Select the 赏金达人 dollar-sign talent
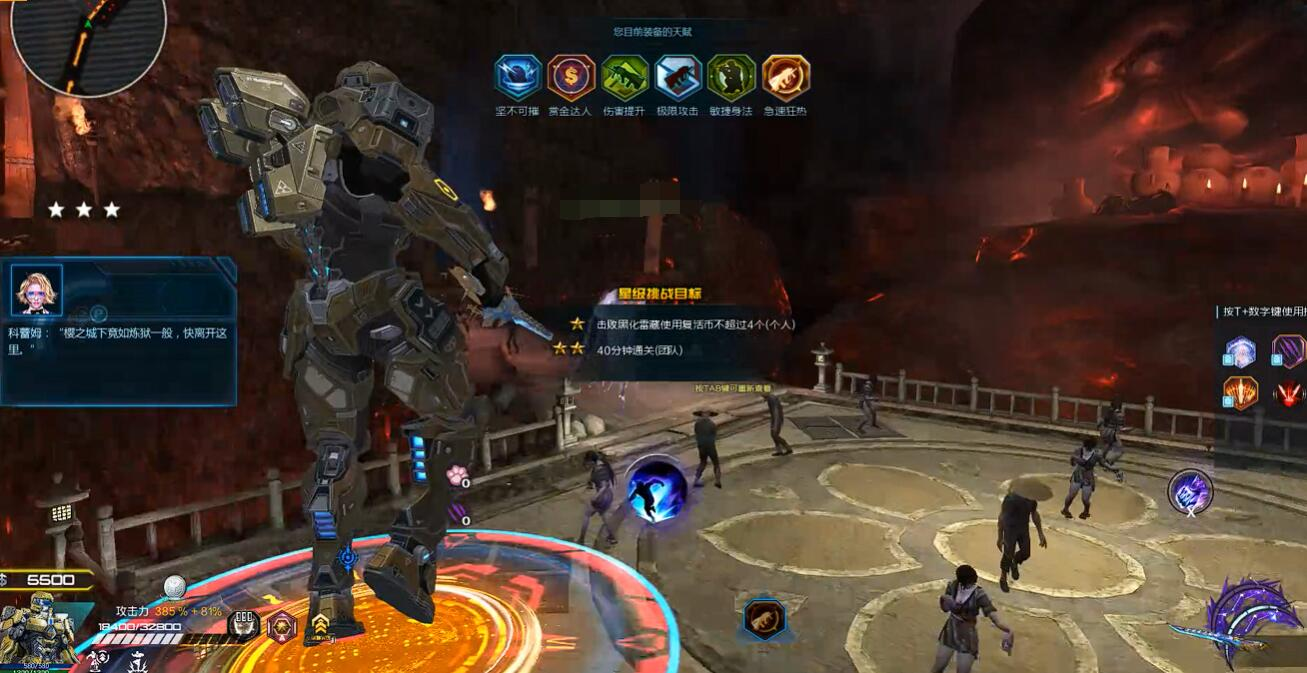 coord(571,77)
